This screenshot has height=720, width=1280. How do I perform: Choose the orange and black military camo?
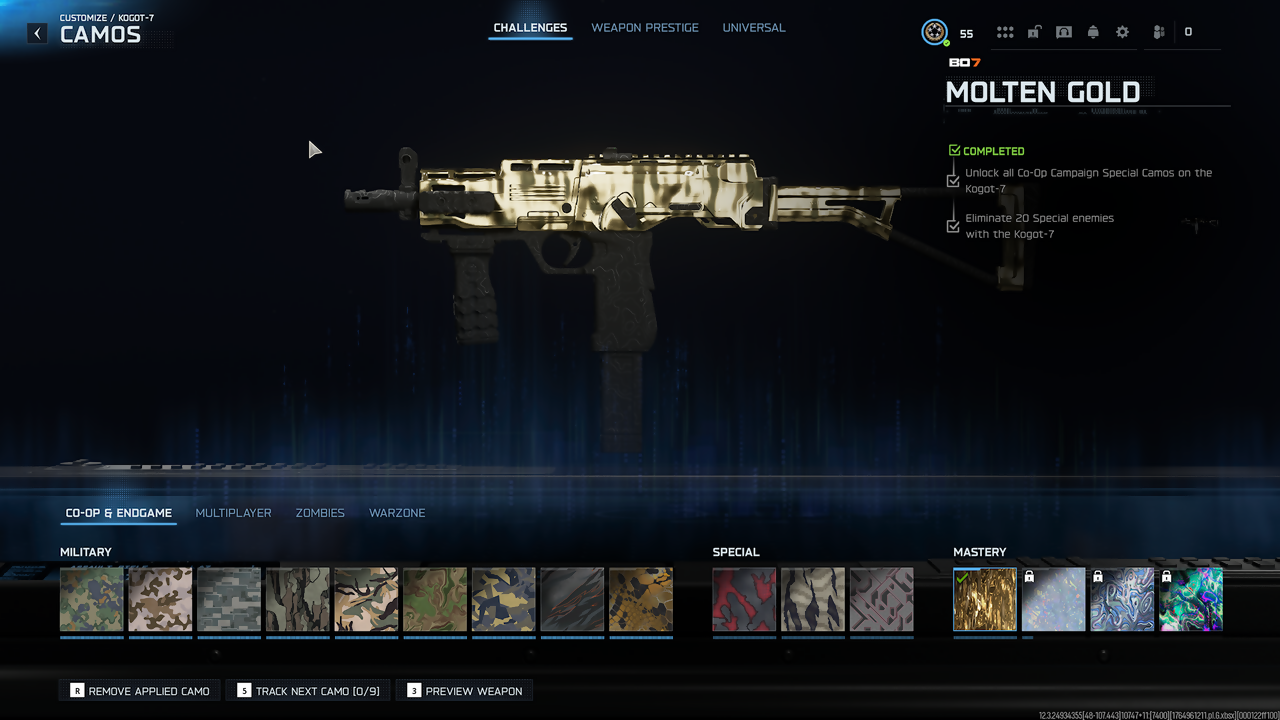pyautogui.click(x=641, y=600)
